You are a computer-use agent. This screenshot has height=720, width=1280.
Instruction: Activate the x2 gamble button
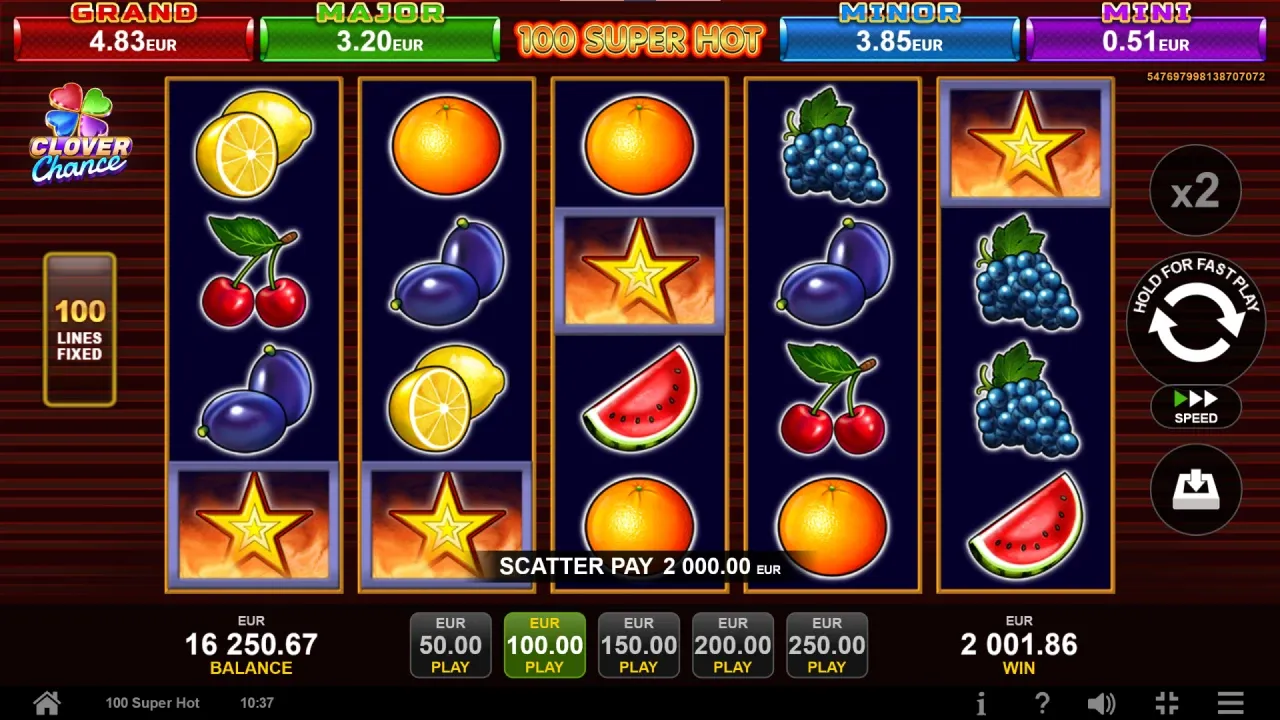pyautogui.click(x=1195, y=191)
